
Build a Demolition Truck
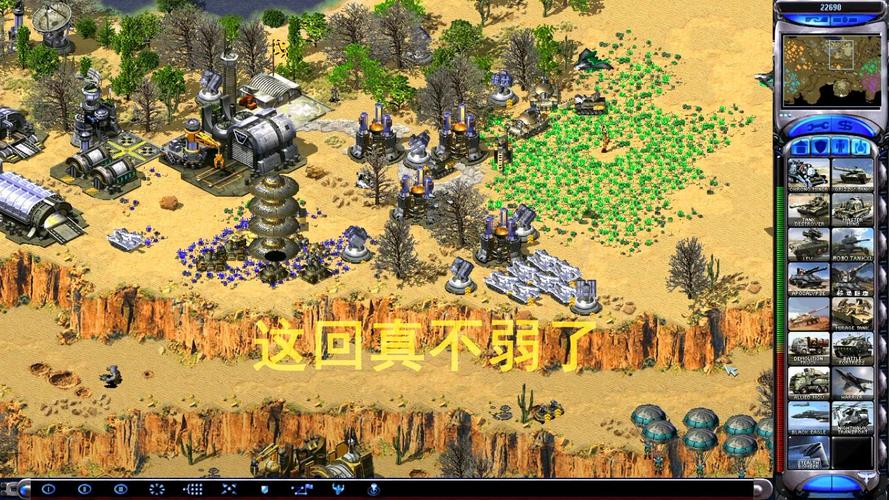pyautogui.click(x=808, y=347)
